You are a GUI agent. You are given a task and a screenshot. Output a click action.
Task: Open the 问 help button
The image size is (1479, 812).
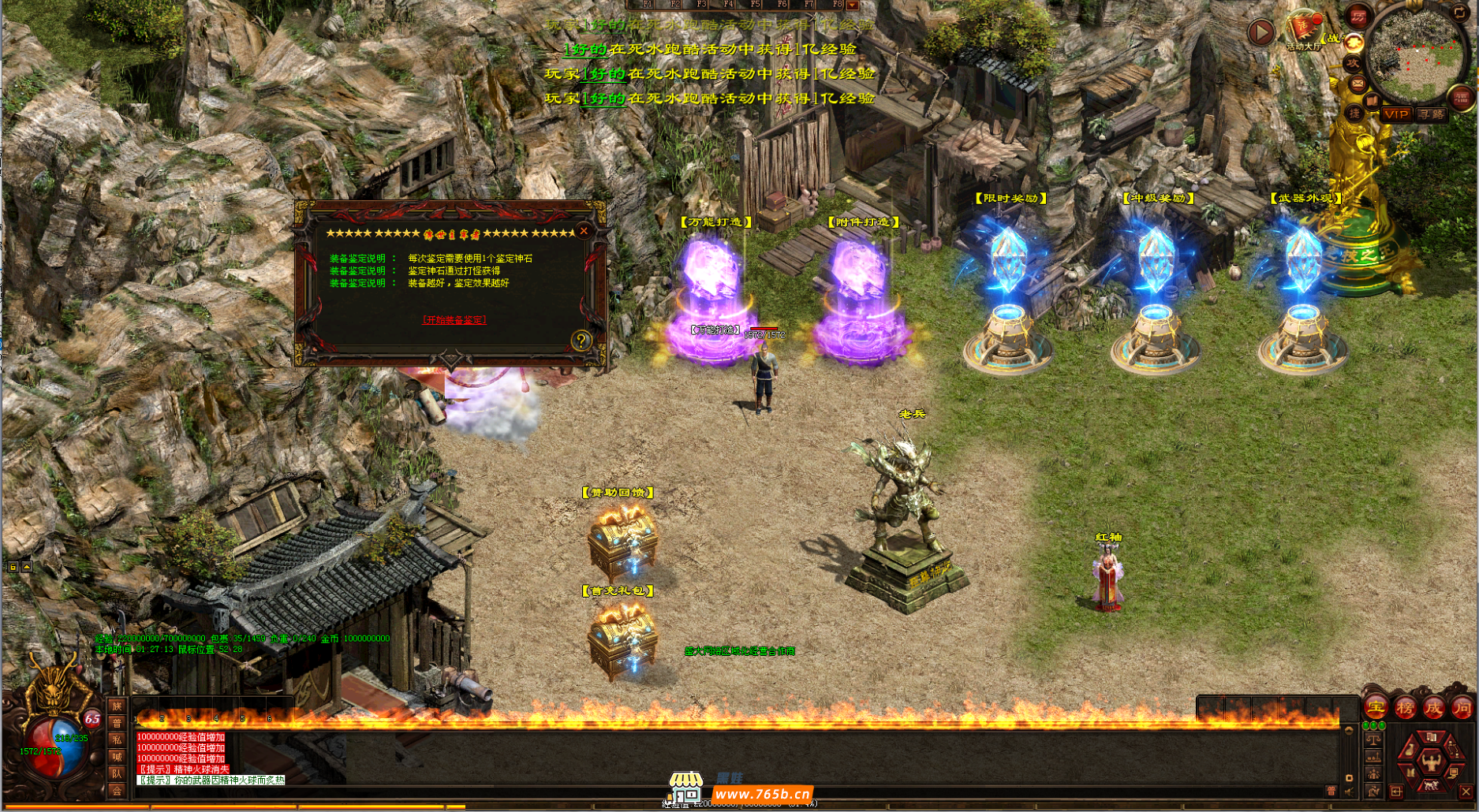coord(1462,708)
